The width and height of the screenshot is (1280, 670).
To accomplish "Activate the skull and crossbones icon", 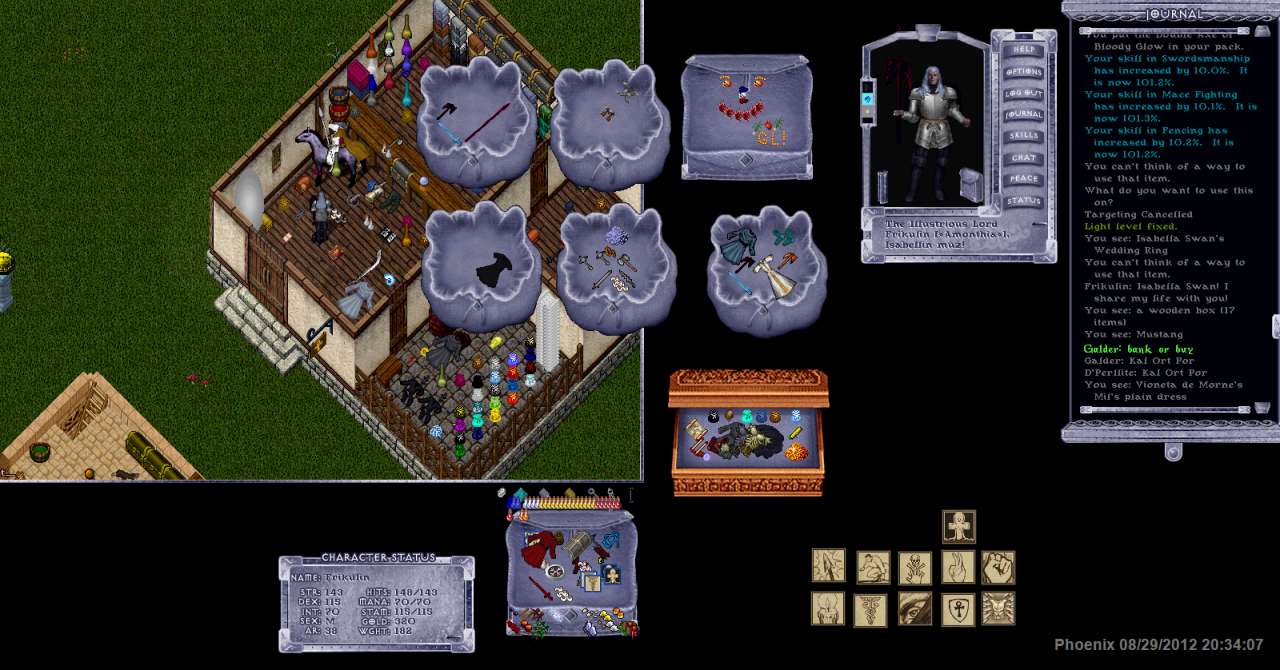I will (915, 567).
